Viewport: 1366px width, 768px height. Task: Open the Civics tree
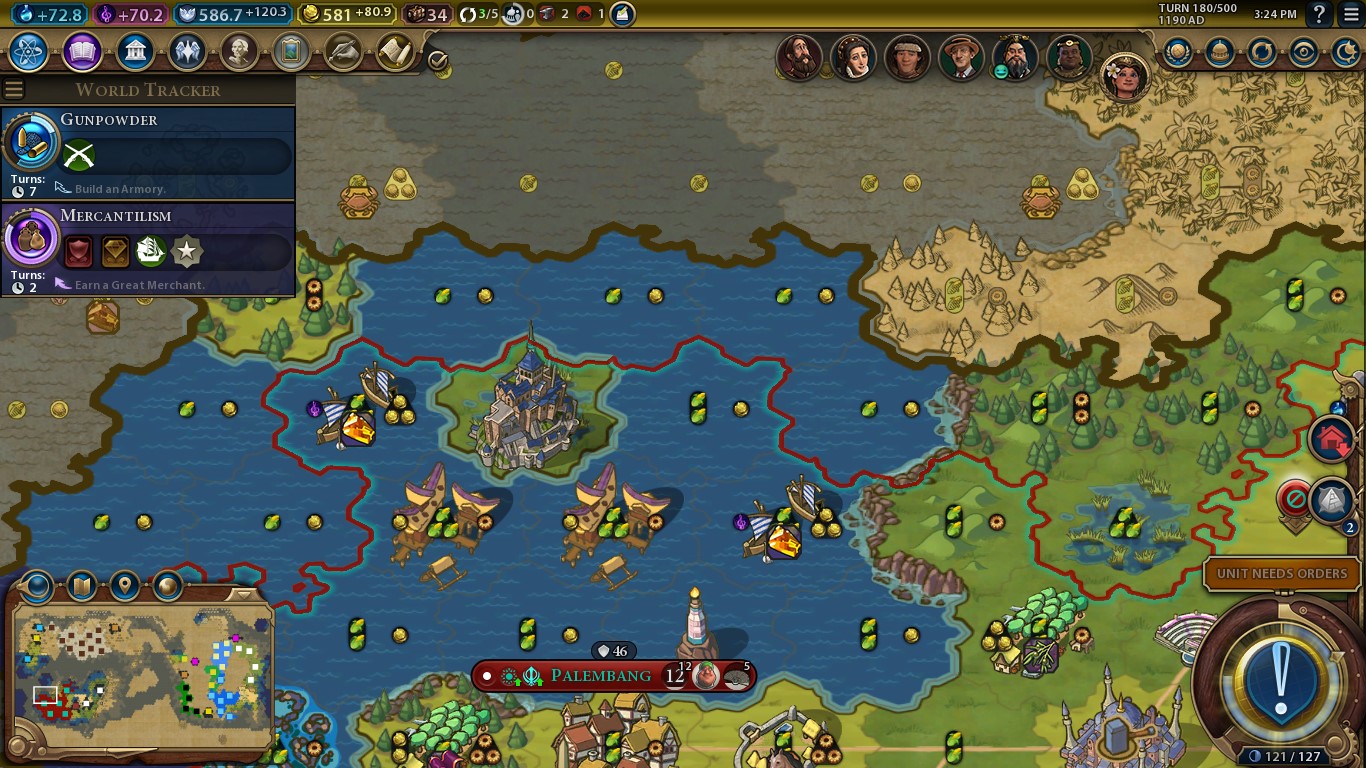pyautogui.click(x=81, y=53)
